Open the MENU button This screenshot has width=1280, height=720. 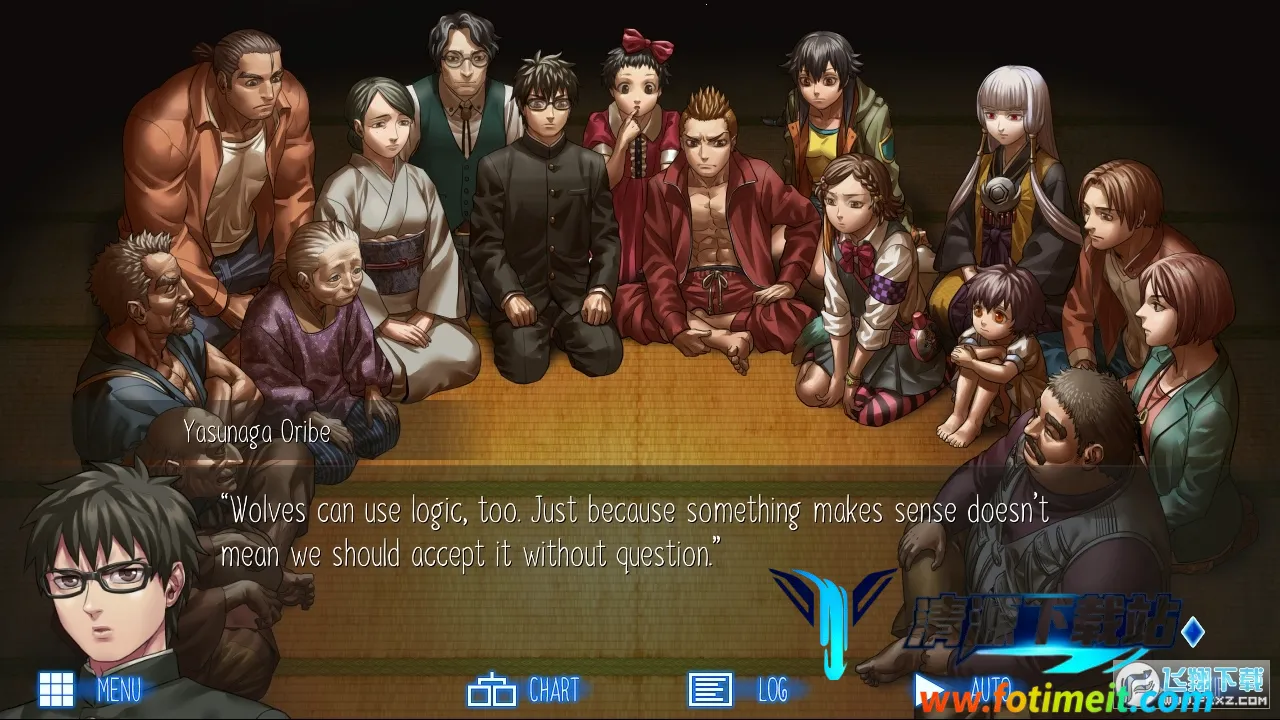[x=90, y=689]
